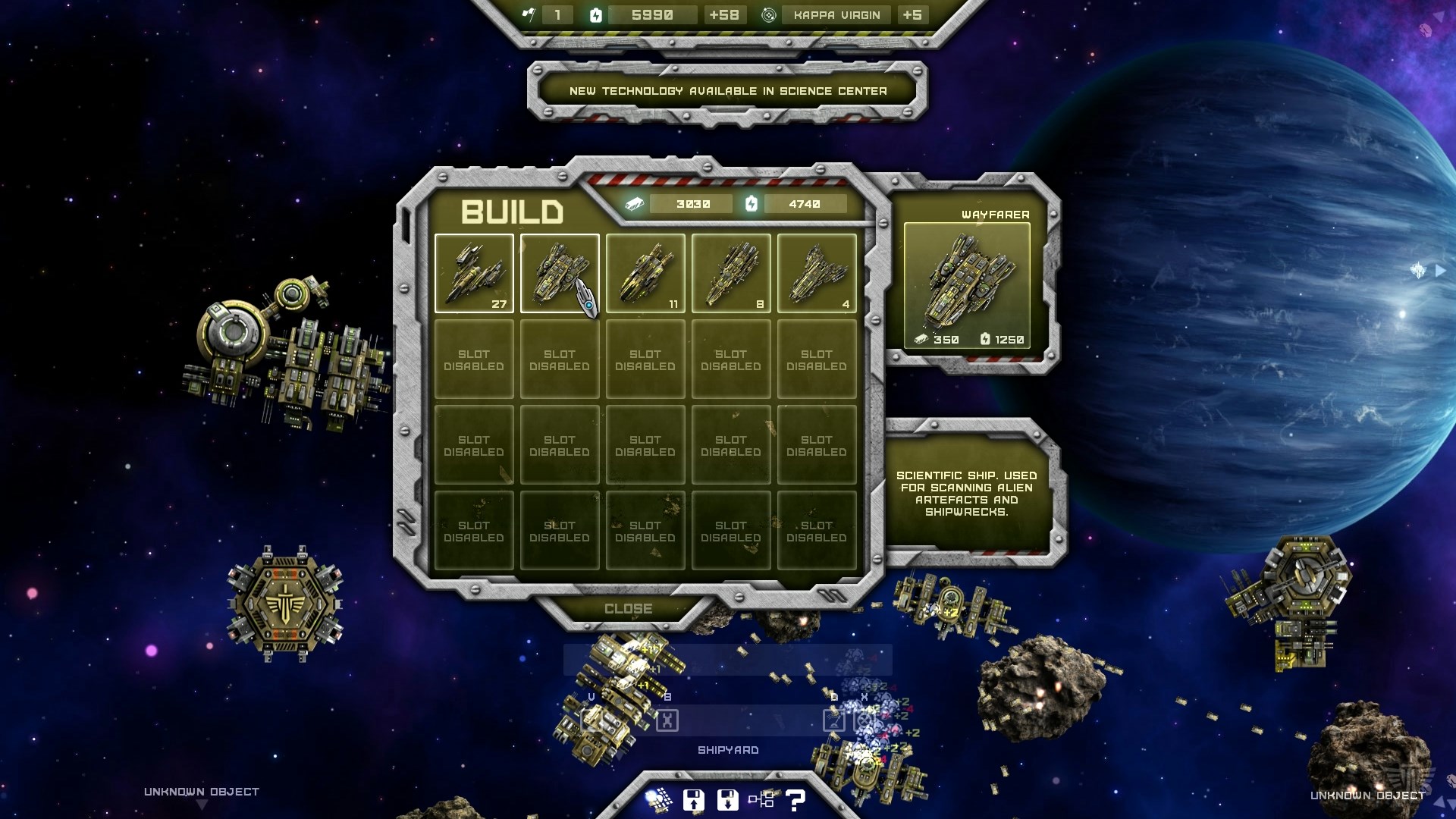Select the Wayfarer in the second build slot
Viewport: 1456px width, 819px height.
tap(560, 274)
